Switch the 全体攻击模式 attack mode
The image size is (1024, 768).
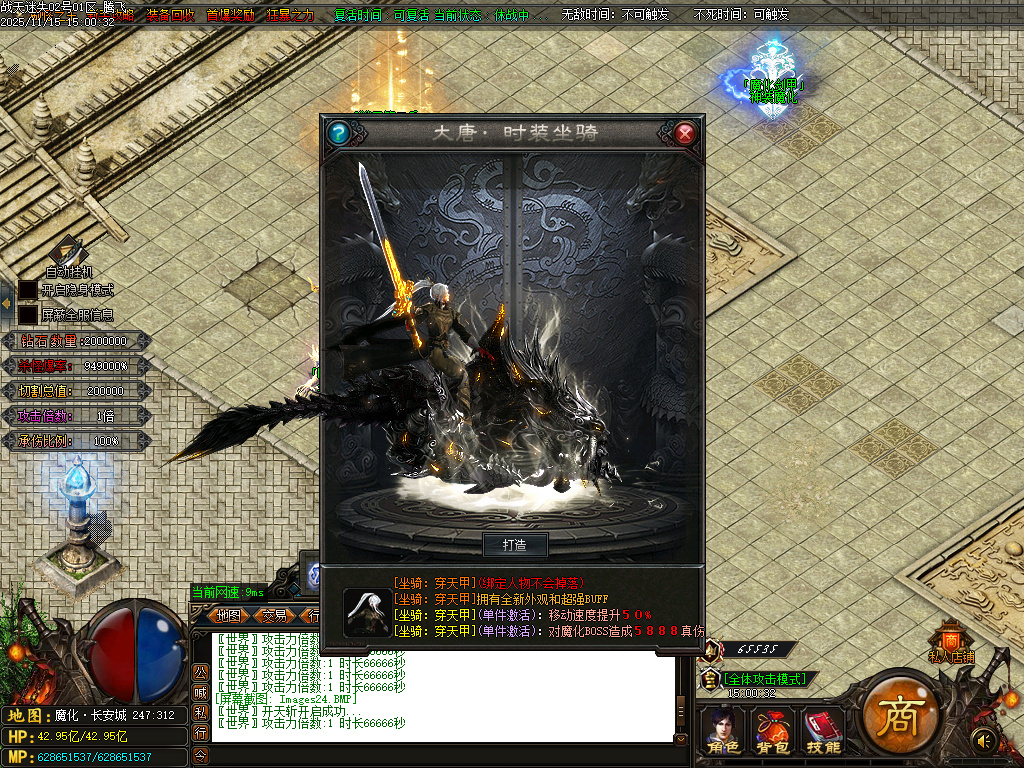click(767, 679)
